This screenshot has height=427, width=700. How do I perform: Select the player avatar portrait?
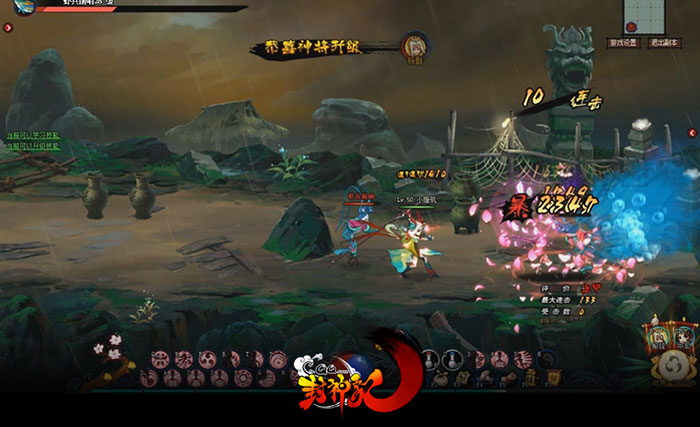(24, 7)
